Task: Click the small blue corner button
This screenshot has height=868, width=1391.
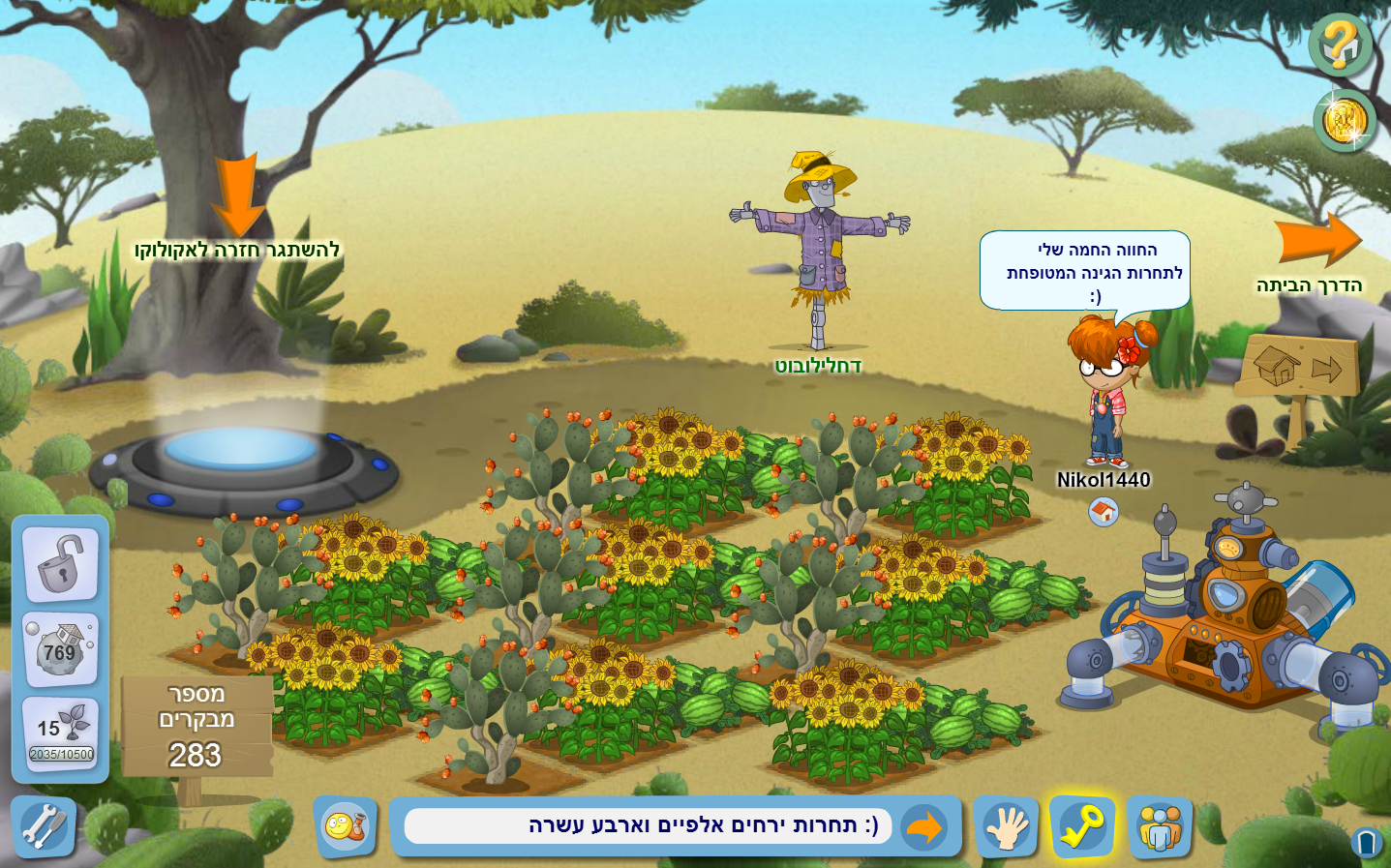Action: click(1367, 844)
